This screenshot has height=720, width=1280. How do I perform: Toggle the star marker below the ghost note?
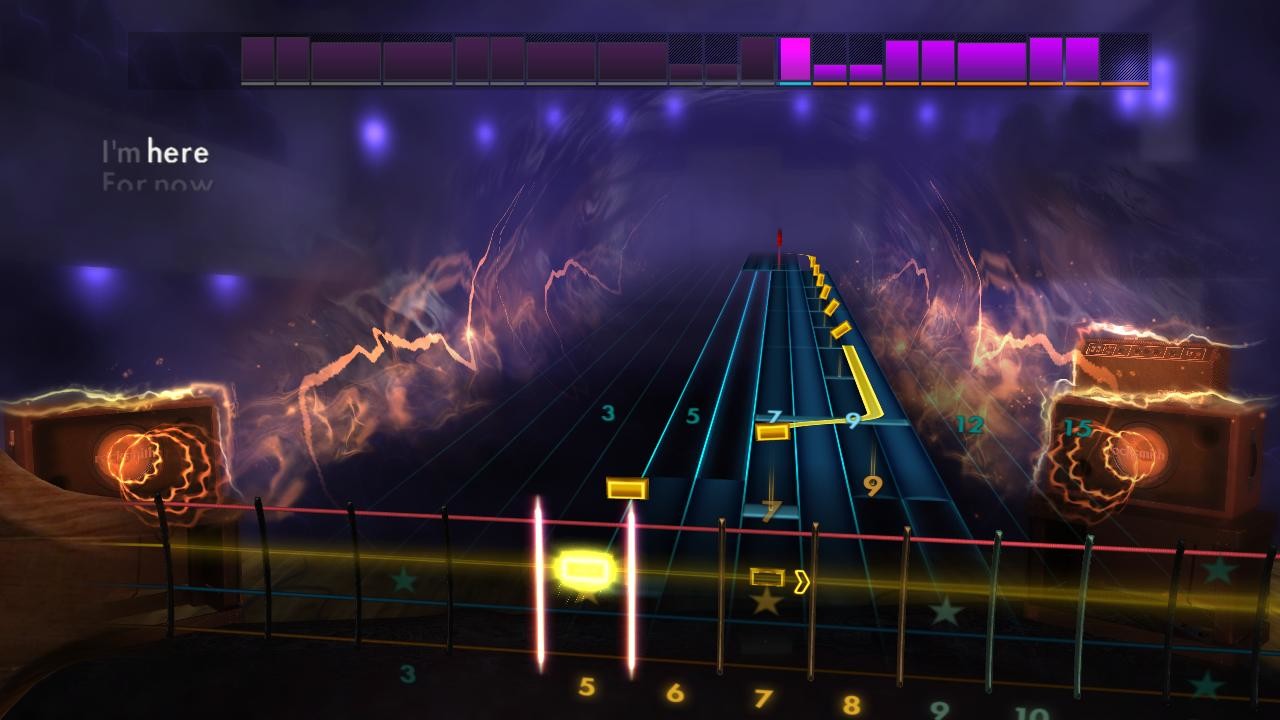coord(768,604)
